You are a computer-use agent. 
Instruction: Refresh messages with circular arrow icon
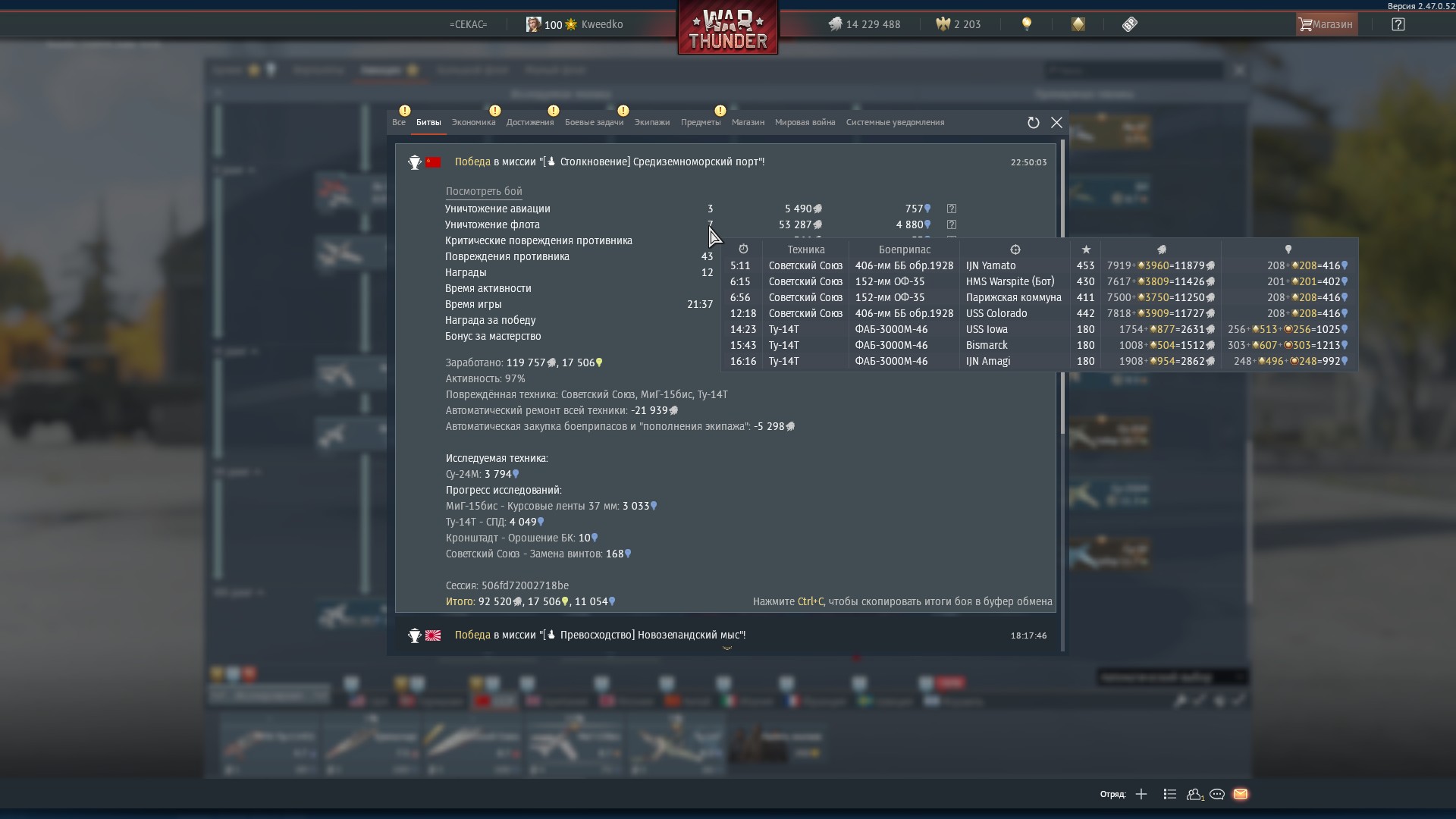point(1033,122)
